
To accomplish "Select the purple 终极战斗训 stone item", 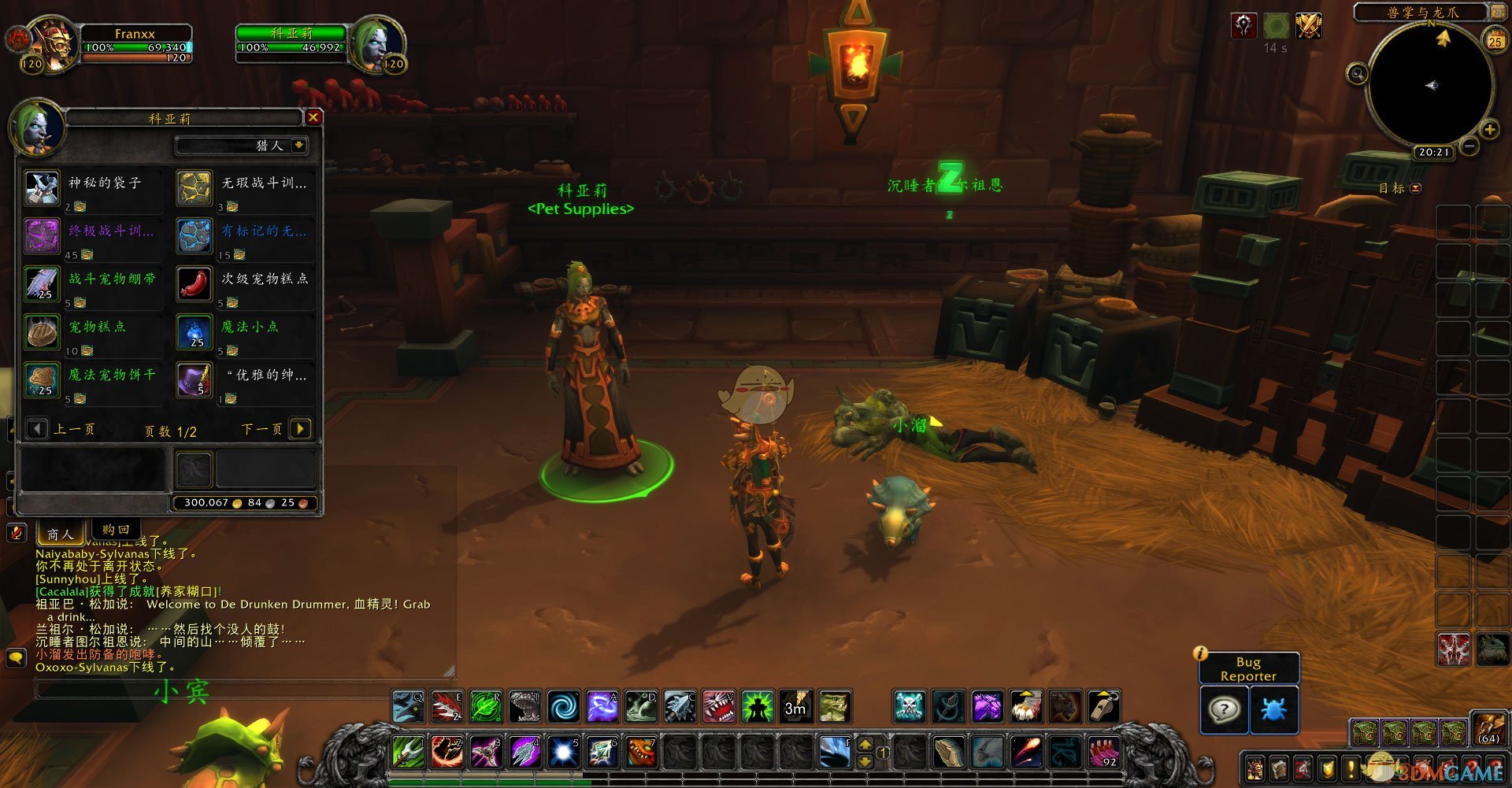I will coord(43,236).
